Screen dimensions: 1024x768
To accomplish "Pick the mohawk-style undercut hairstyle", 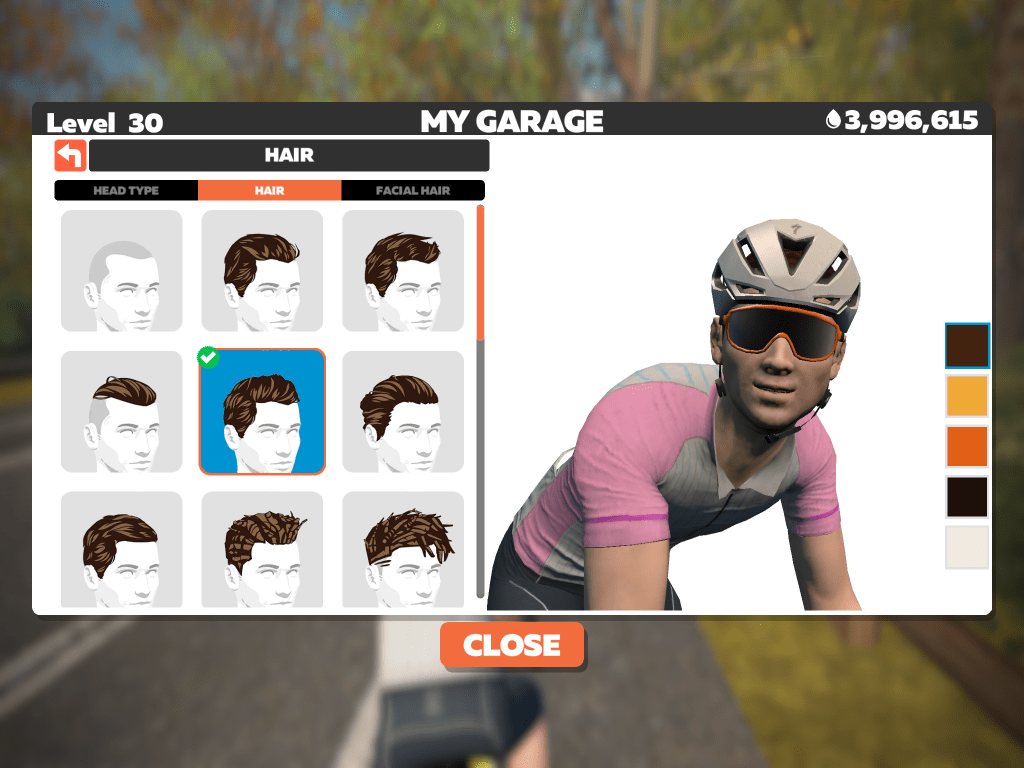I will 122,412.
